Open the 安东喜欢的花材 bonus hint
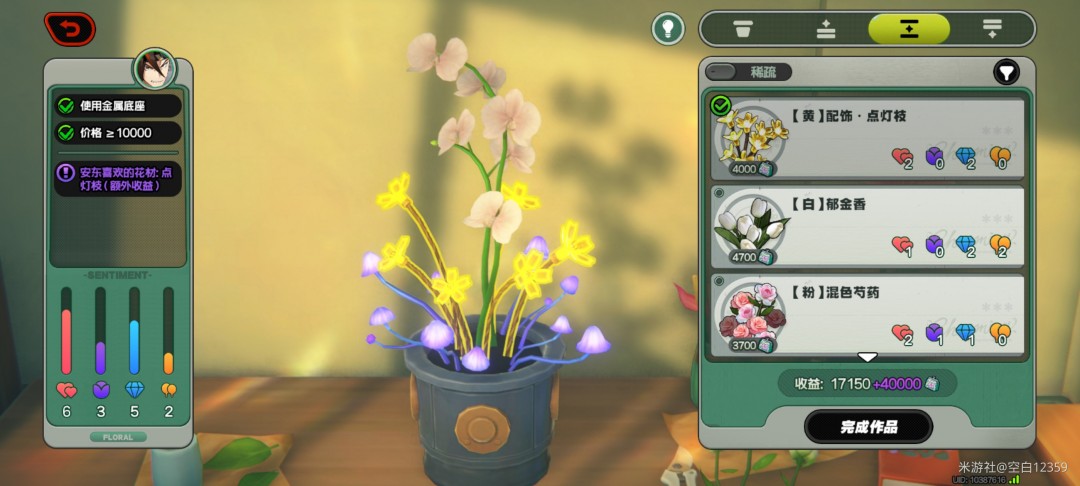The width and height of the screenshot is (1080, 486). (x=118, y=179)
